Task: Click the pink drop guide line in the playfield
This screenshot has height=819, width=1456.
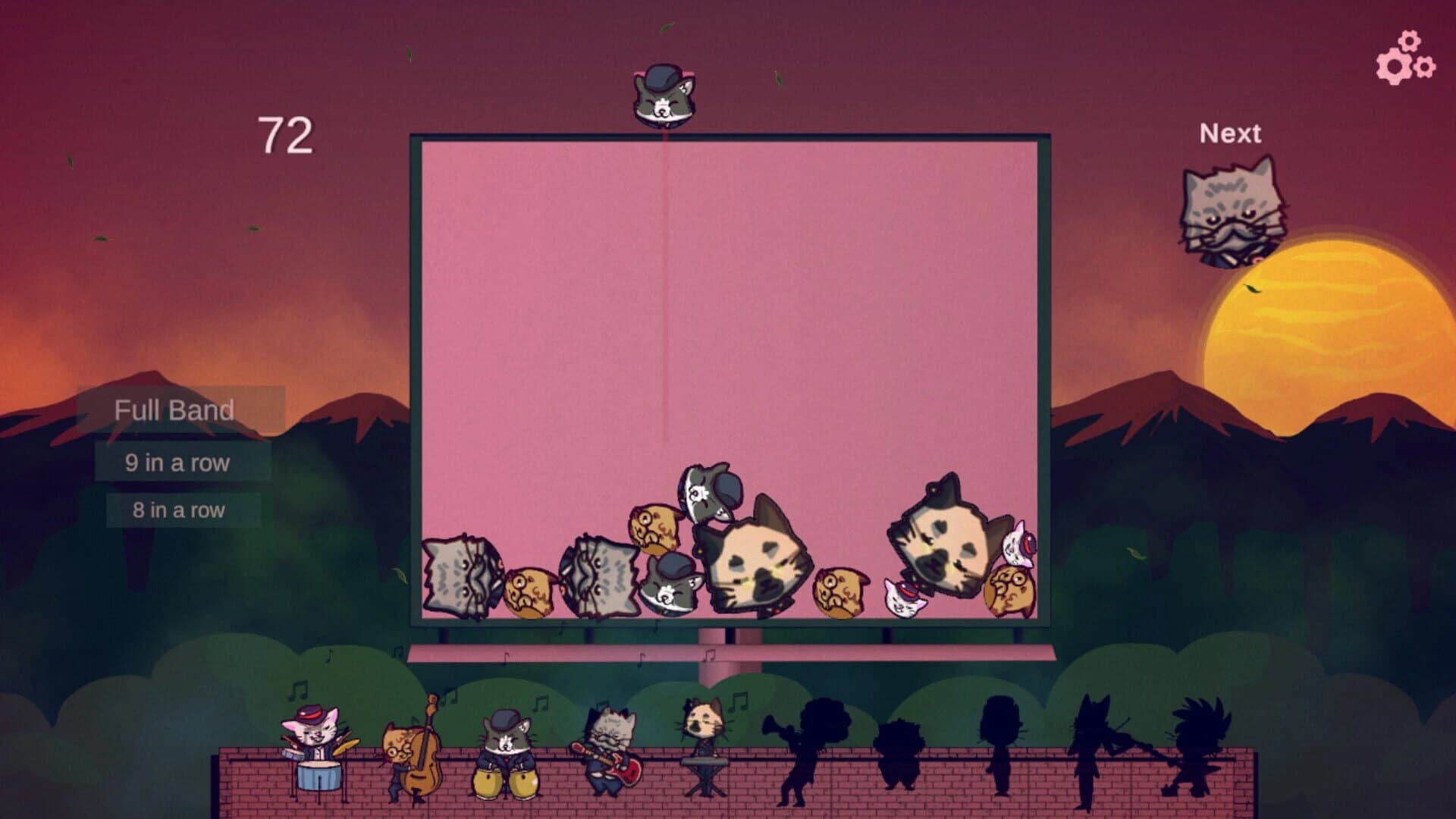Action: click(662, 303)
